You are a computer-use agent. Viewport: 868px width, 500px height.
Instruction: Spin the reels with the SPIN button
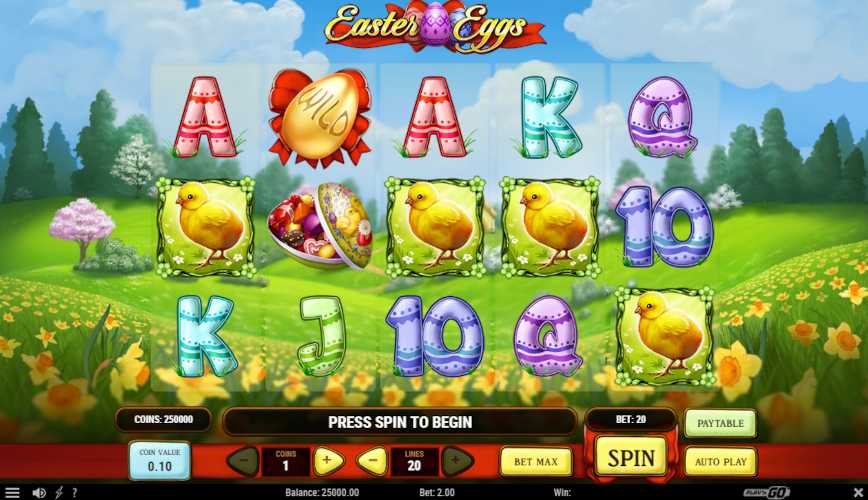(631, 459)
